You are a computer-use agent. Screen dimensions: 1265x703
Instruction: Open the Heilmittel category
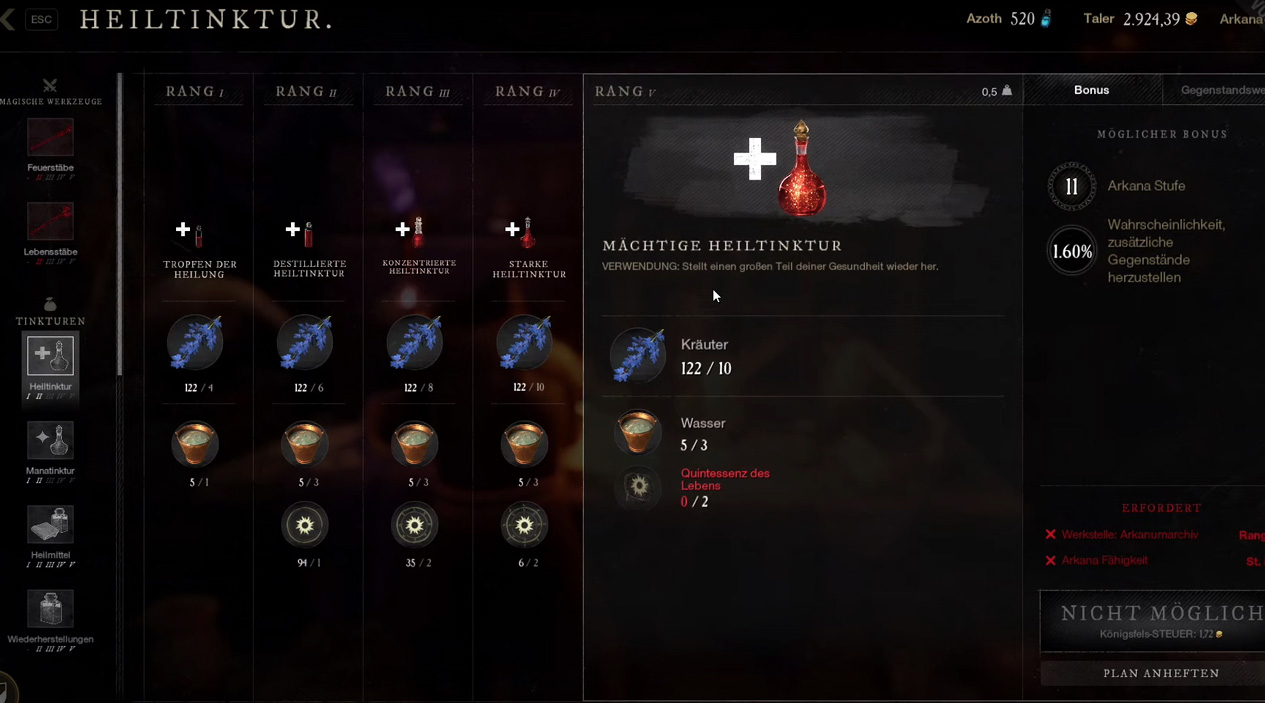50,525
